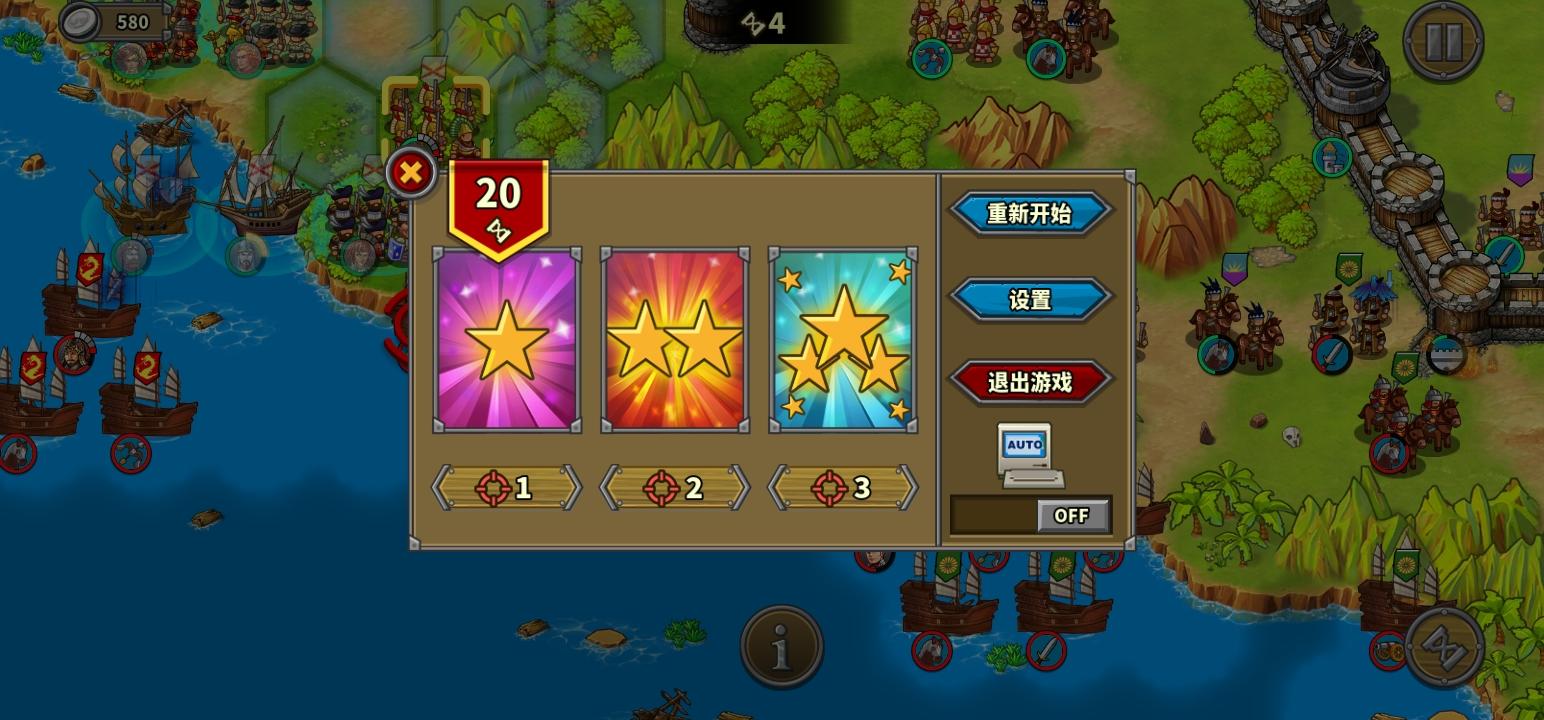Click the turn counter showing 4

[x=765, y=24]
